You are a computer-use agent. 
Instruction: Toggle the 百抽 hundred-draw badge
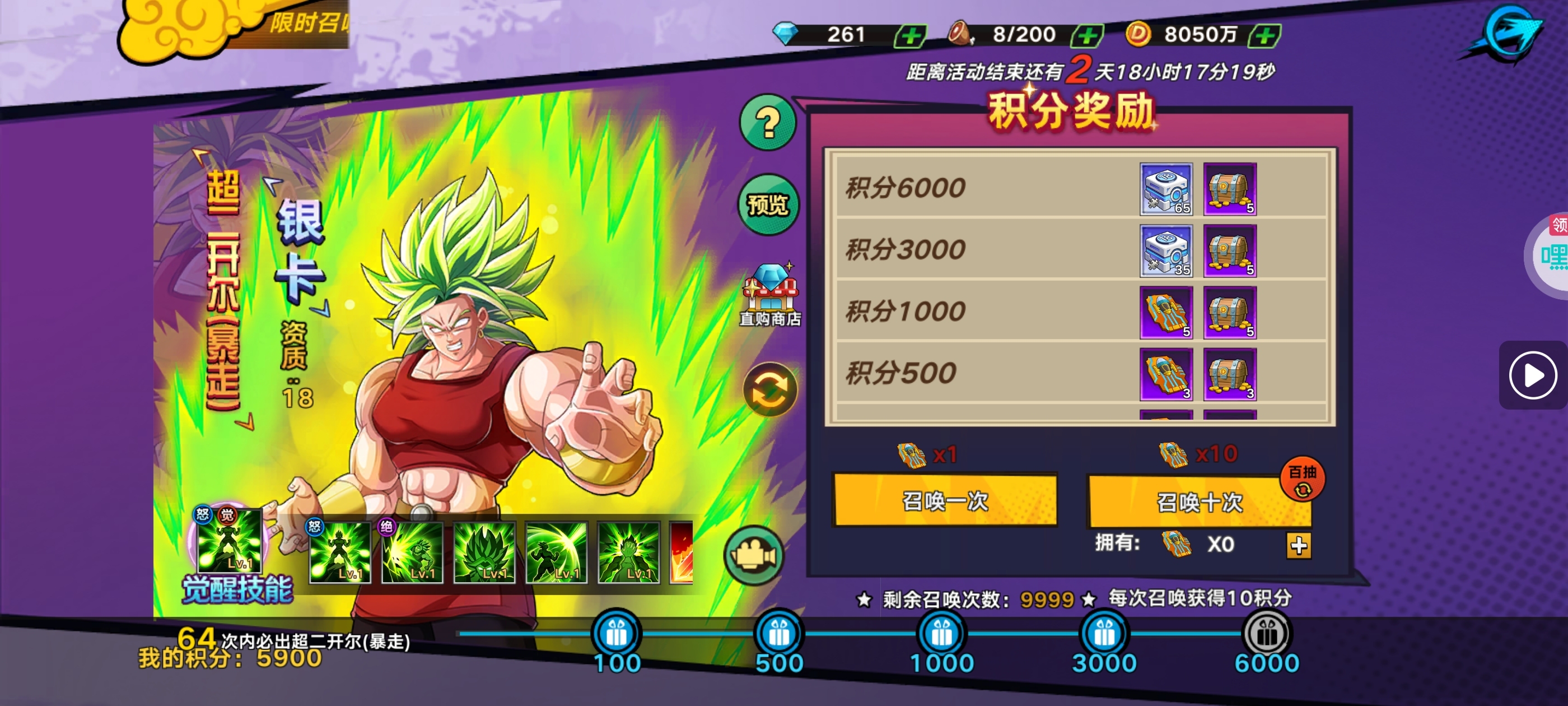1302,480
